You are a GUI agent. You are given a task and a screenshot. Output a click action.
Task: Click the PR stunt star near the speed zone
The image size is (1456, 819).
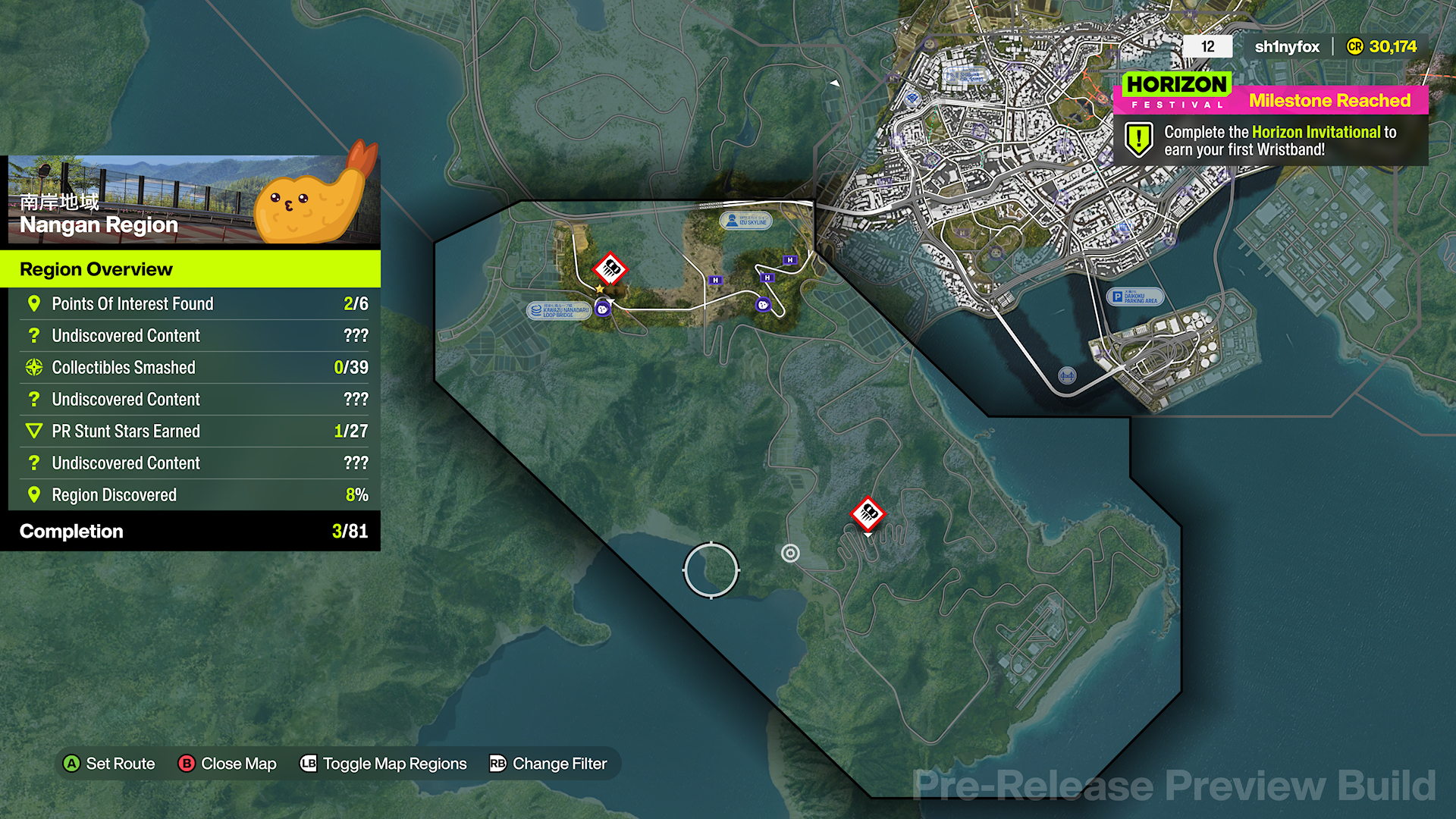point(600,290)
